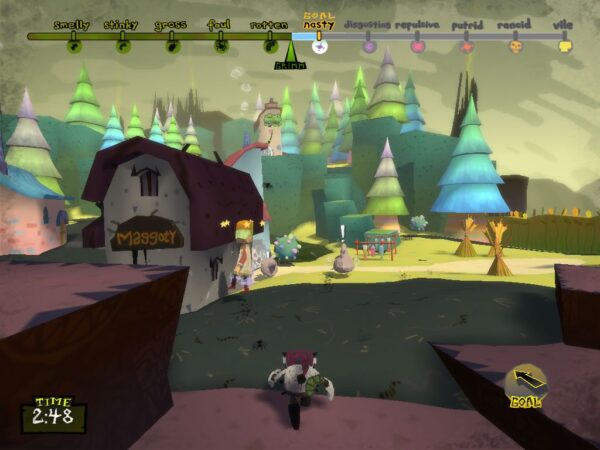The image size is (600, 450).
Task: Select the stinky tier marker icon
Action: [122, 45]
